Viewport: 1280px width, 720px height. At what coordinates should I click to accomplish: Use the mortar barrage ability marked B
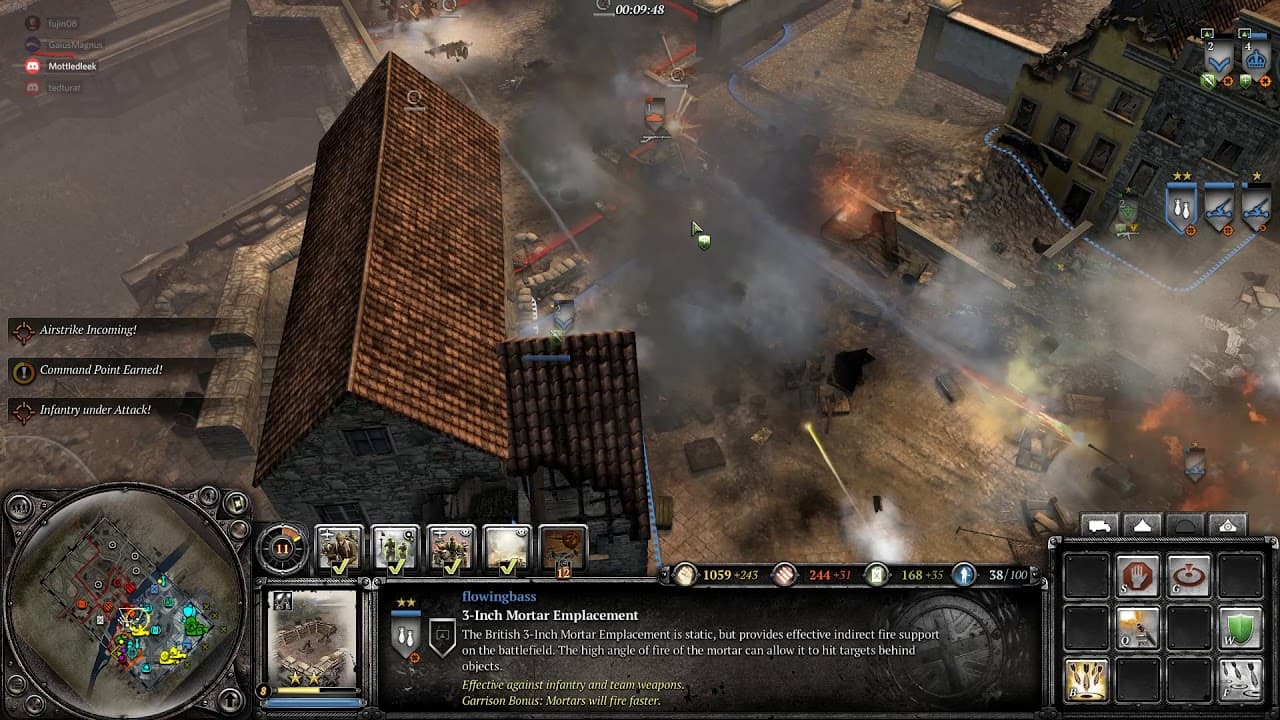pos(1086,679)
